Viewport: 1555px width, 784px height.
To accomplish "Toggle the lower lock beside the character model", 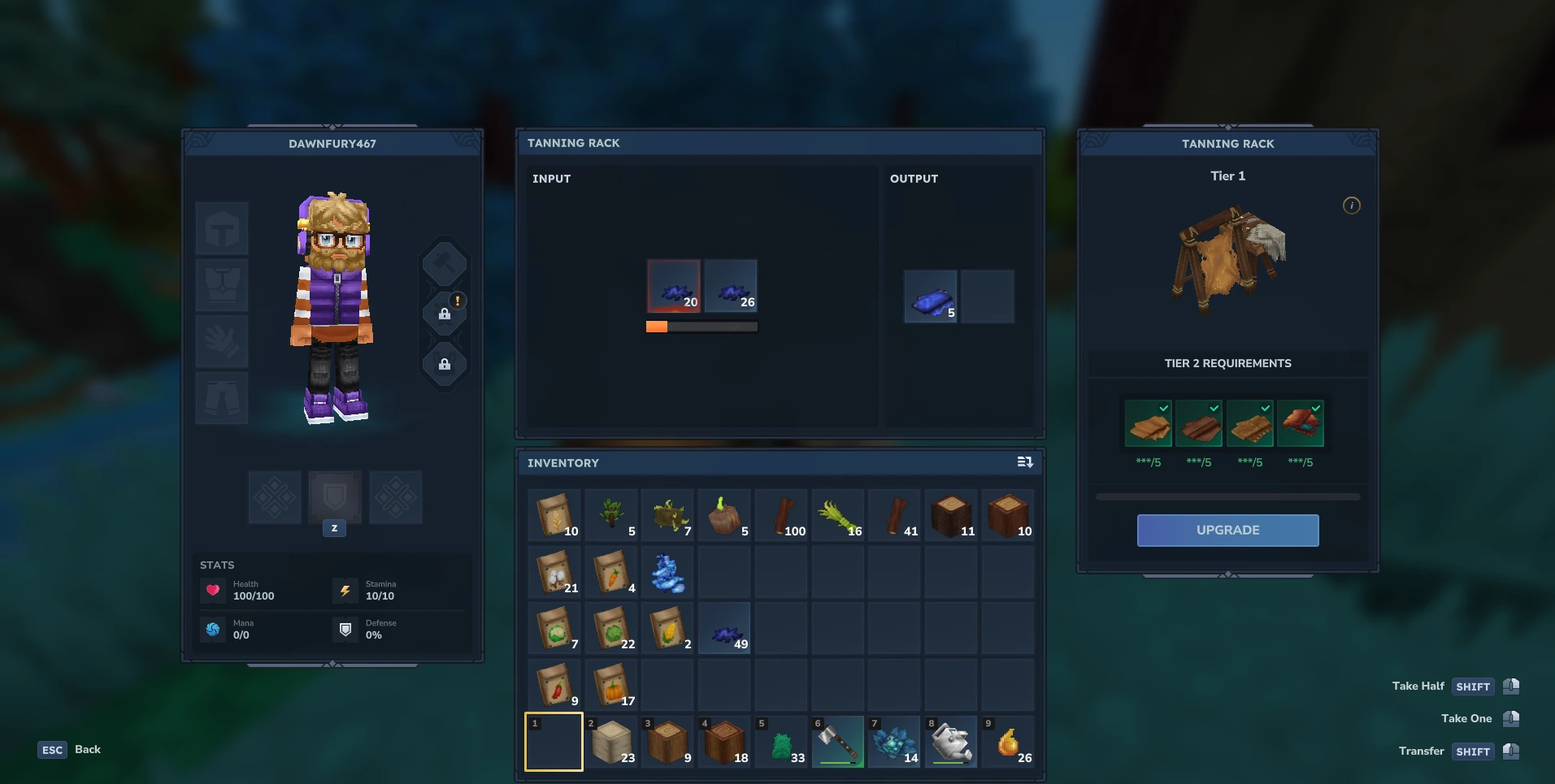I will (x=444, y=364).
